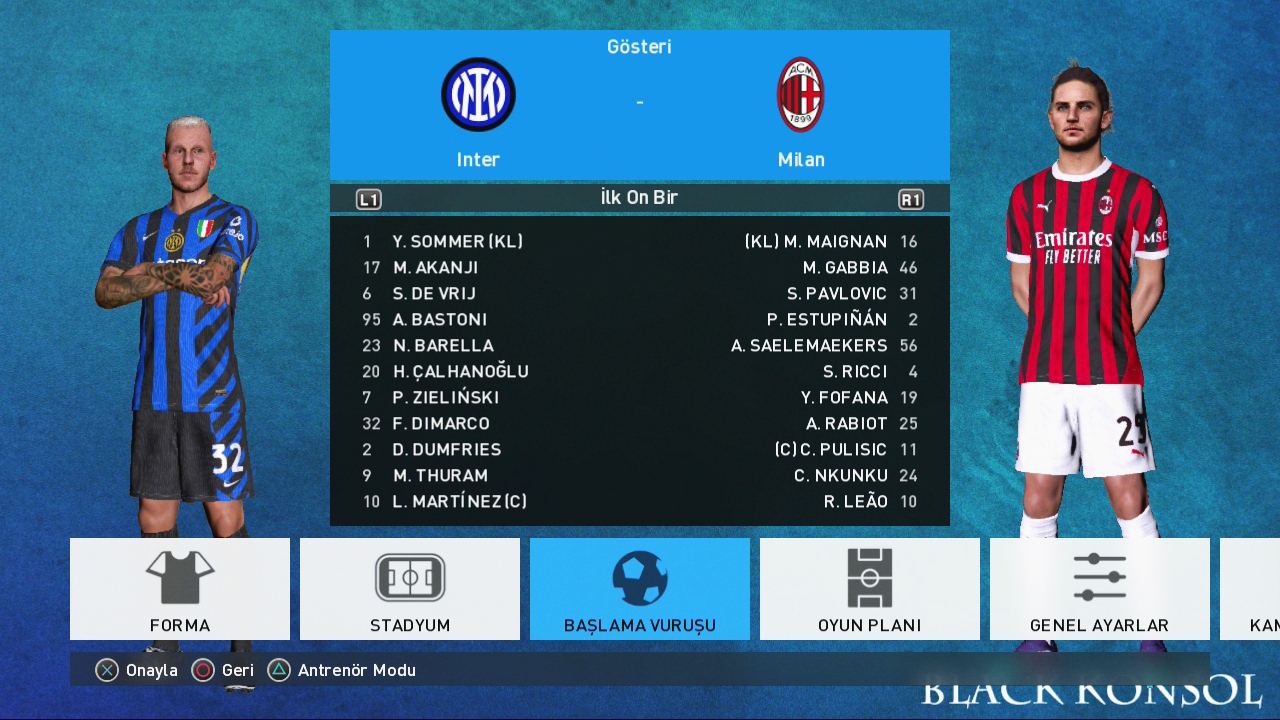Choose the Stadyum menu tile
This screenshot has height=720, width=1280.
410,589
